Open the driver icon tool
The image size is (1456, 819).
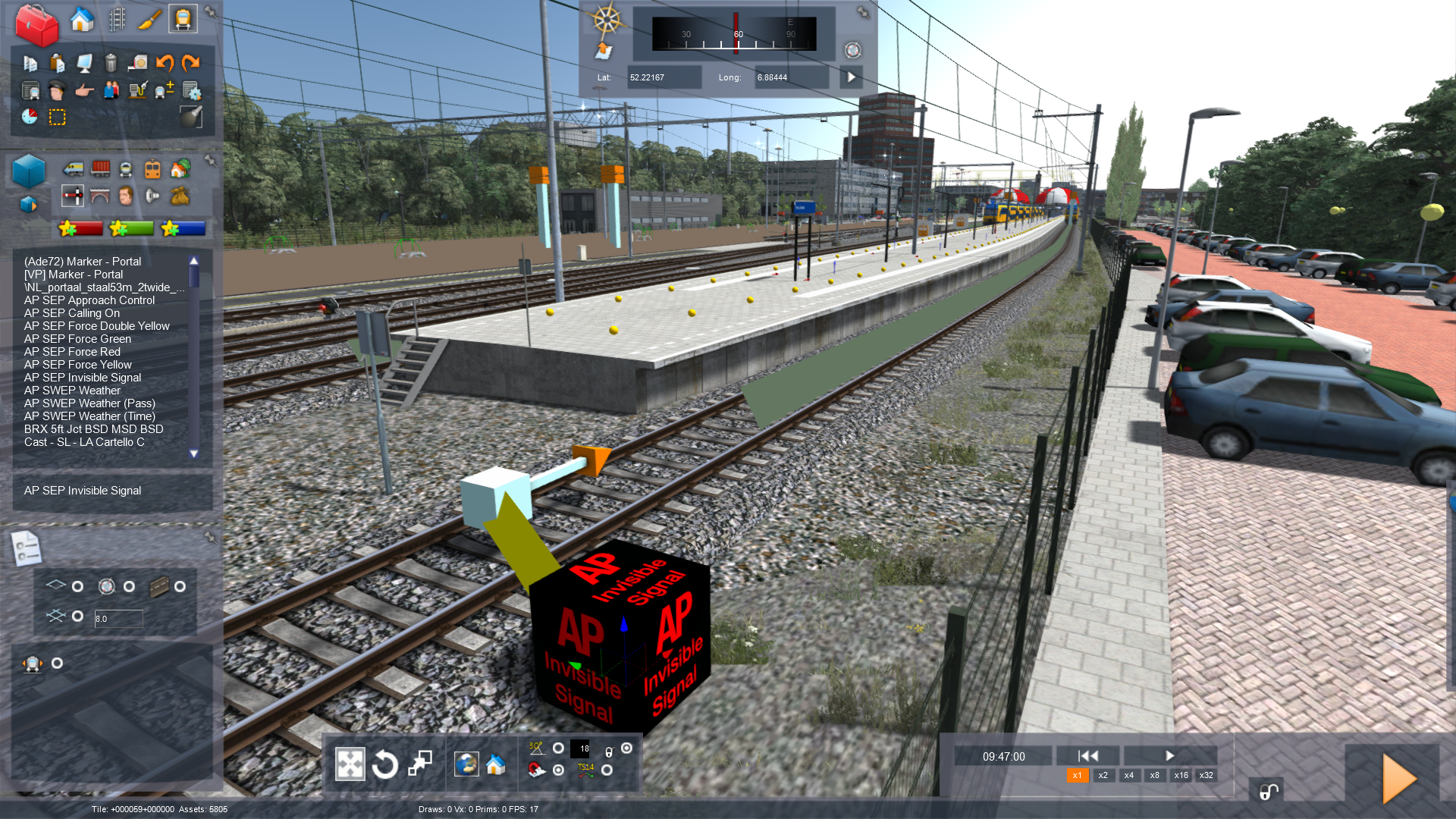(57, 91)
